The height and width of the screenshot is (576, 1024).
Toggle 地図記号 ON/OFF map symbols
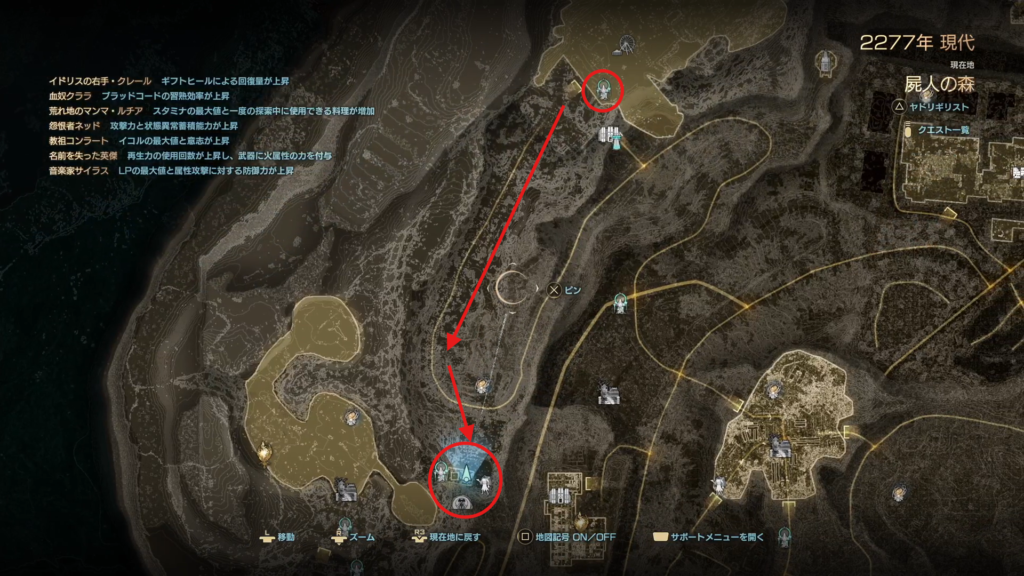[563, 537]
